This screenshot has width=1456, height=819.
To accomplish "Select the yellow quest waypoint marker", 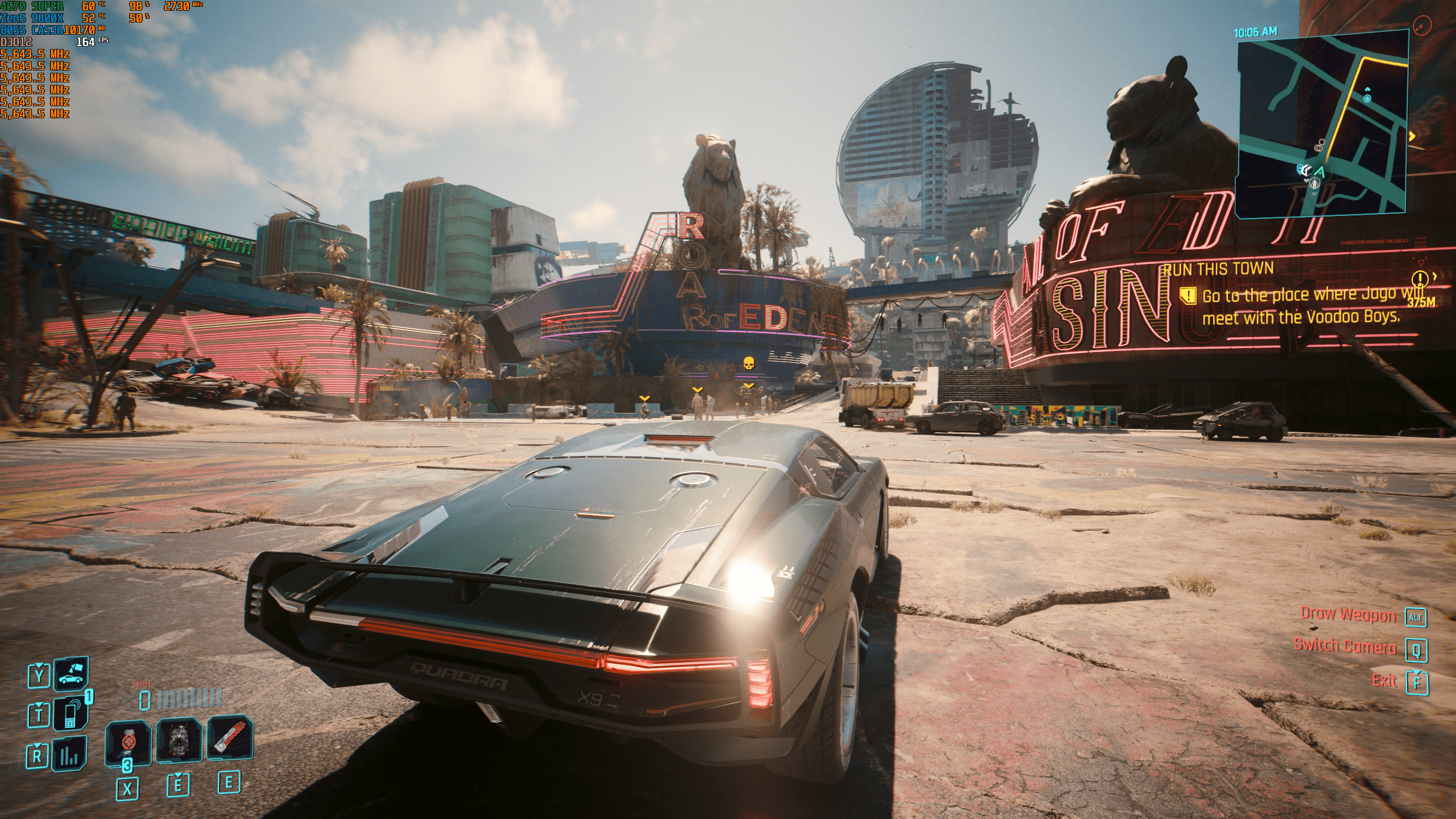I will pyautogui.click(x=1420, y=279).
